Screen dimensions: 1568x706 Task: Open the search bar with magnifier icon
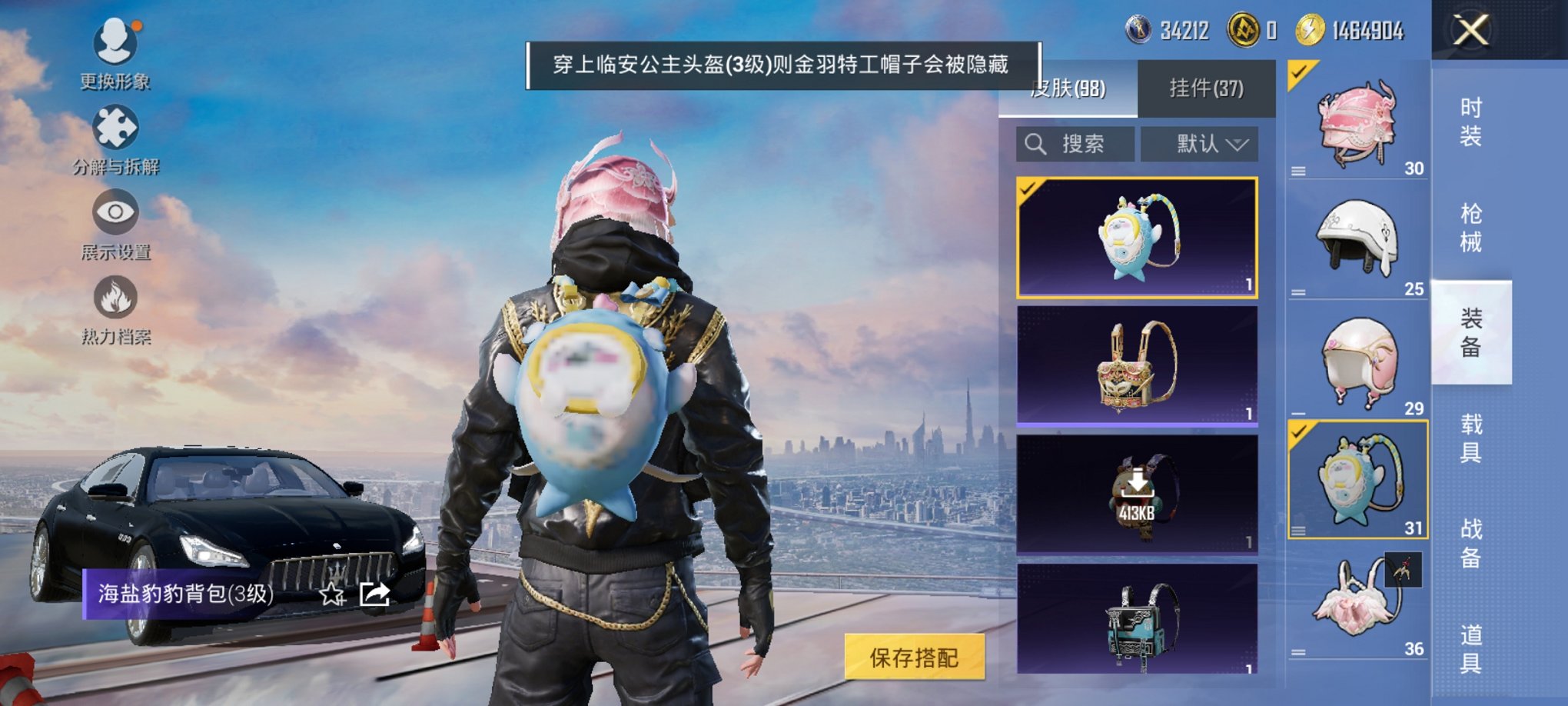(x=1076, y=145)
